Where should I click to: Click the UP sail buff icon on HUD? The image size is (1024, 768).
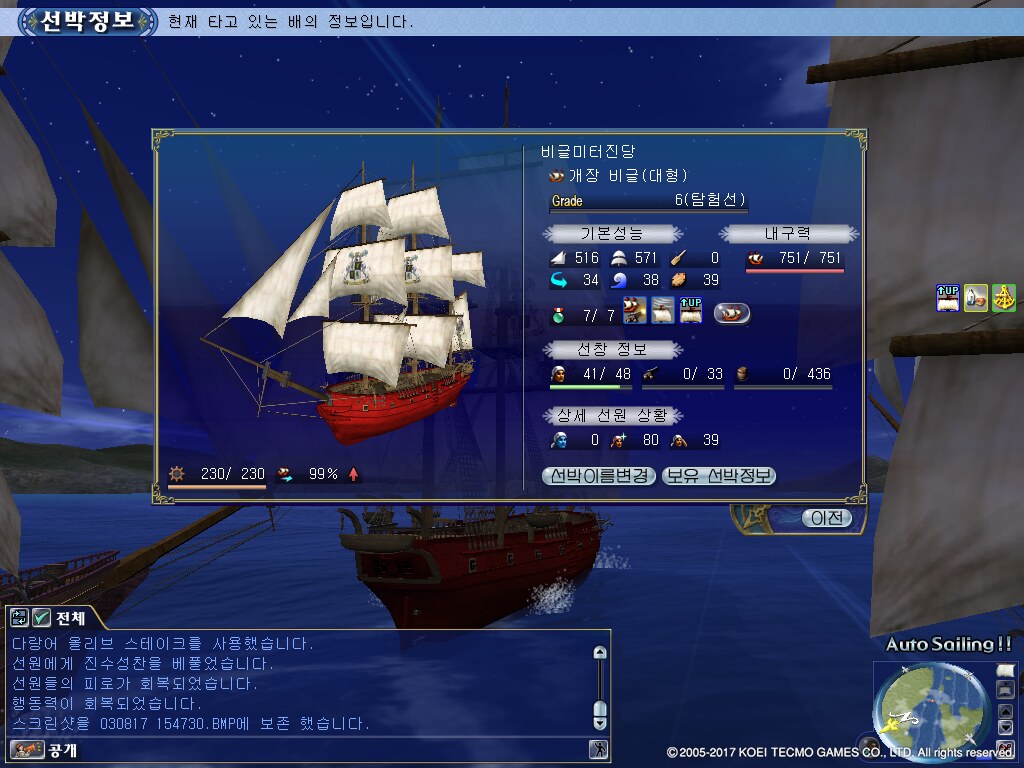point(948,297)
